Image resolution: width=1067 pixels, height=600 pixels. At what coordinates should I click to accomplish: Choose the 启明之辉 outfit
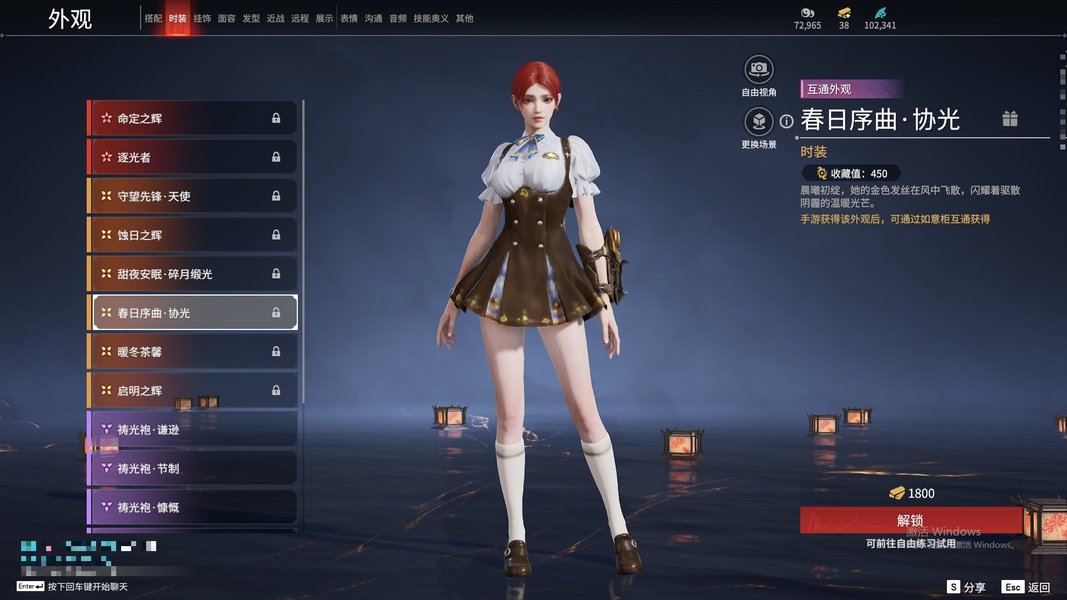(x=192, y=390)
